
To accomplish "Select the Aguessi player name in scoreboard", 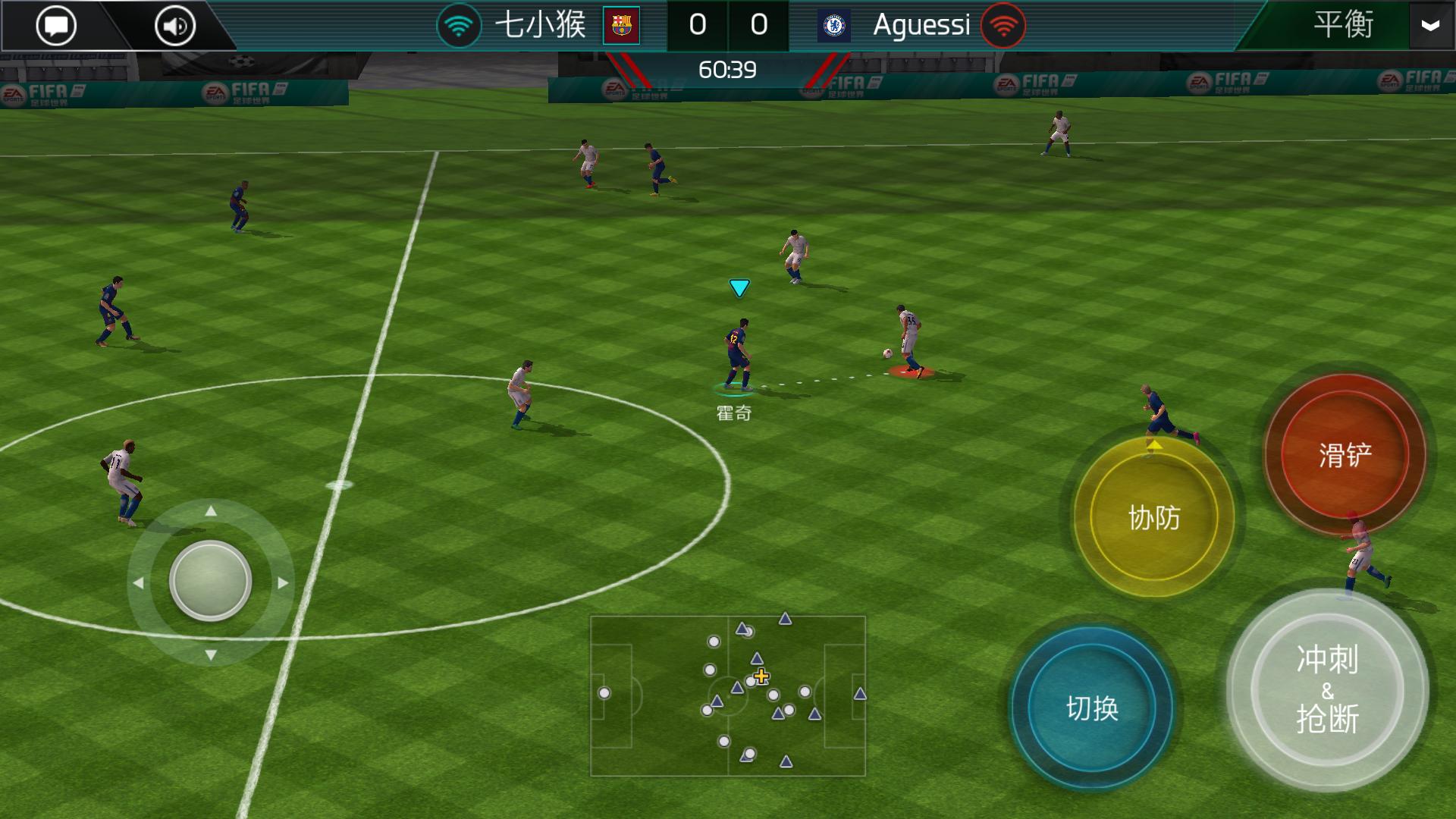I will (921, 24).
